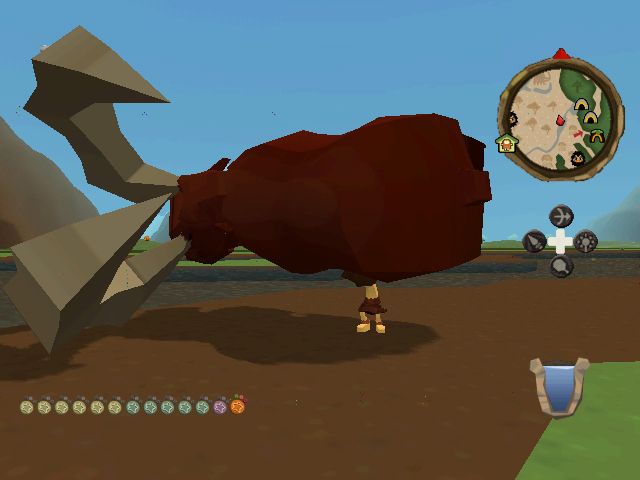
Task: Pick the club tool below the cross
Action: (x=561, y=265)
